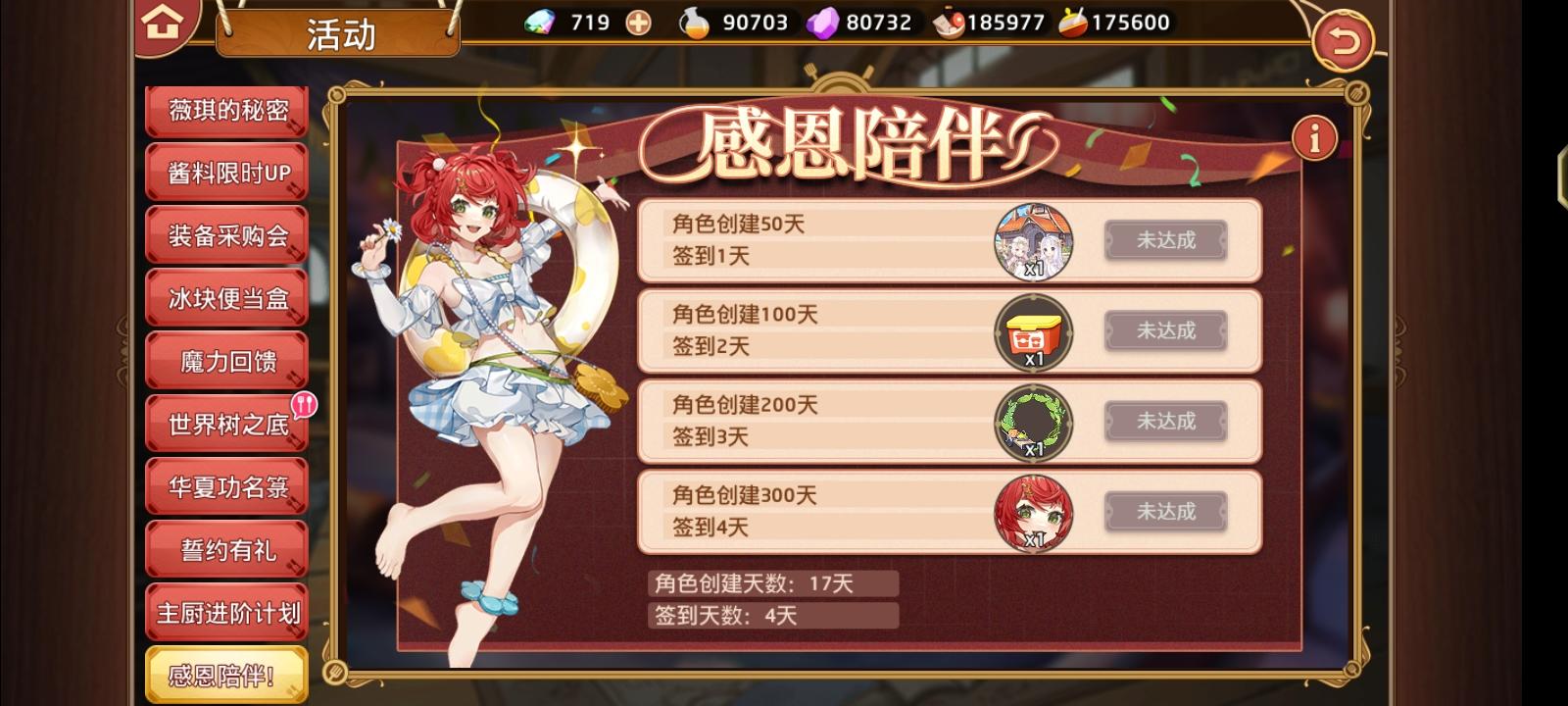This screenshot has width=1568, height=706.
Task: Open the 世界树之底 event with notification badge
Action: (x=226, y=422)
